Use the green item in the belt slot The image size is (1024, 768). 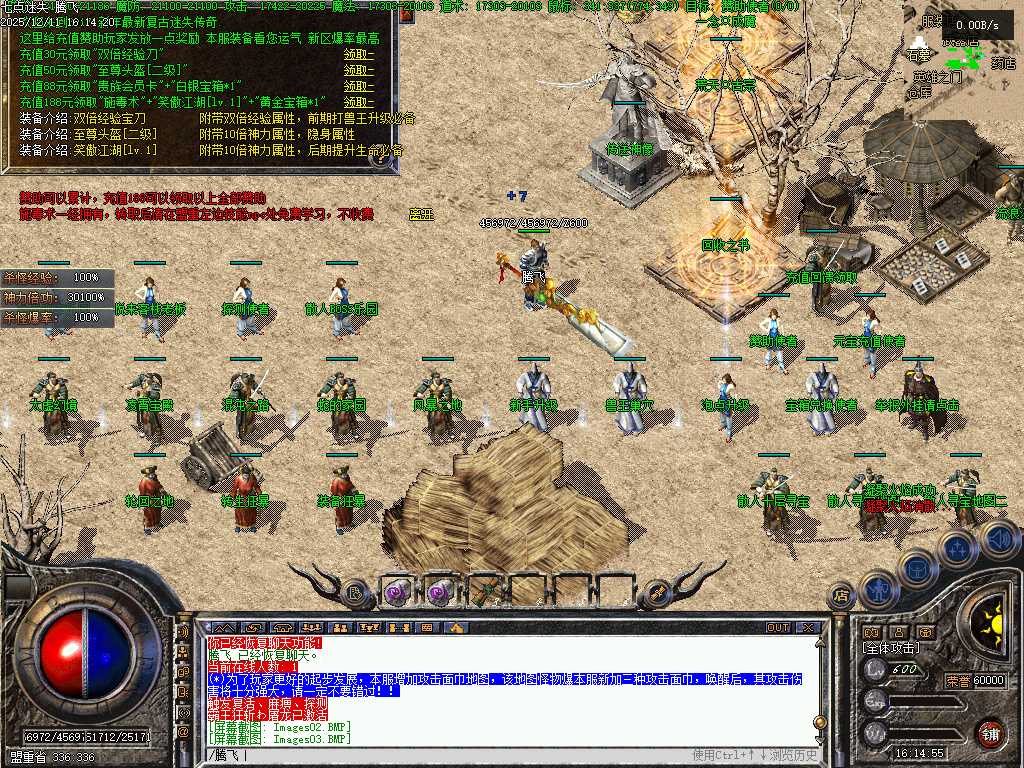click(x=484, y=592)
